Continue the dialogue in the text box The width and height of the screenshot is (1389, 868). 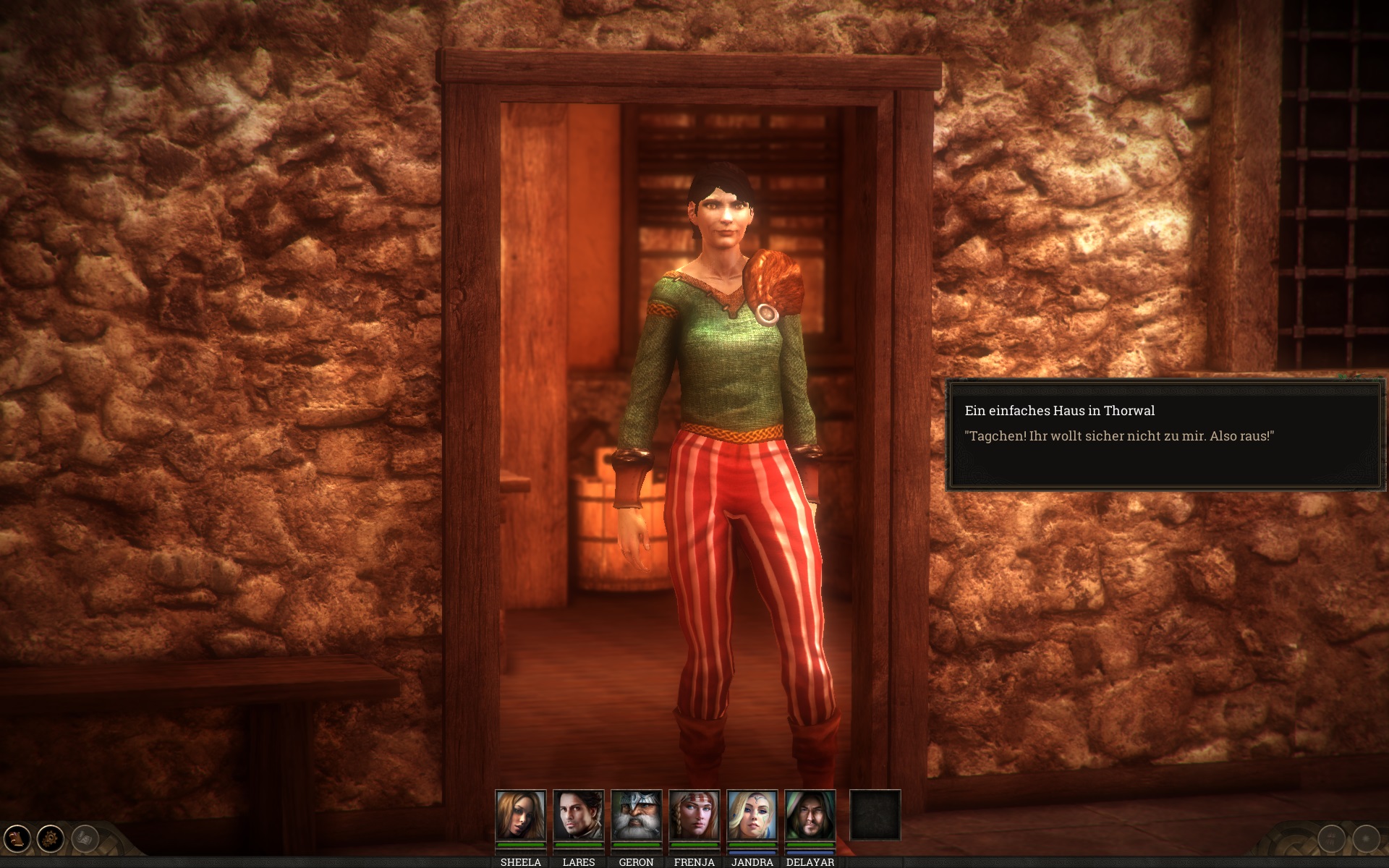tap(1165, 435)
